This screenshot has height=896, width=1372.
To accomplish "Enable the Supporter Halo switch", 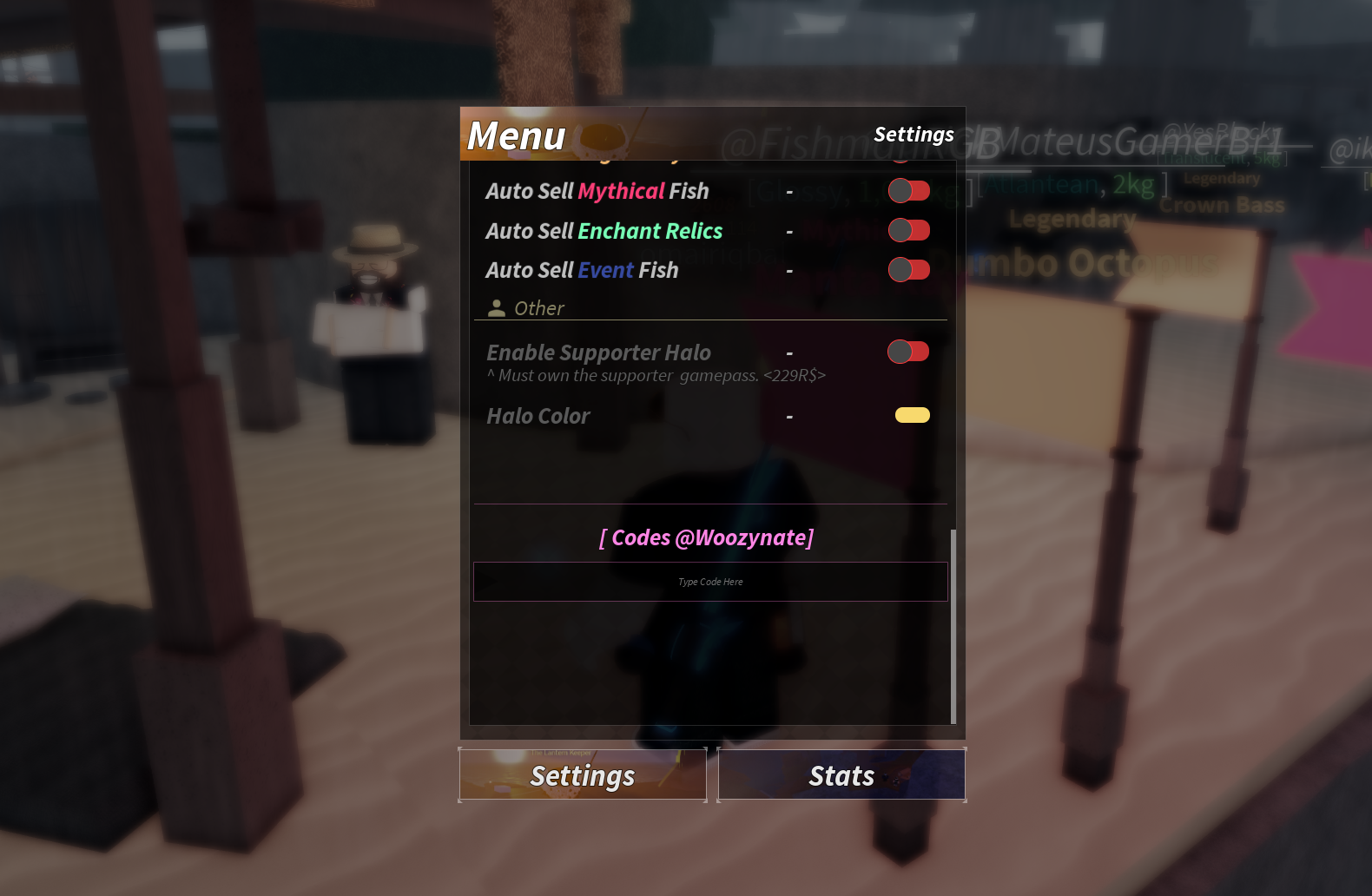I will pos(907,351).
